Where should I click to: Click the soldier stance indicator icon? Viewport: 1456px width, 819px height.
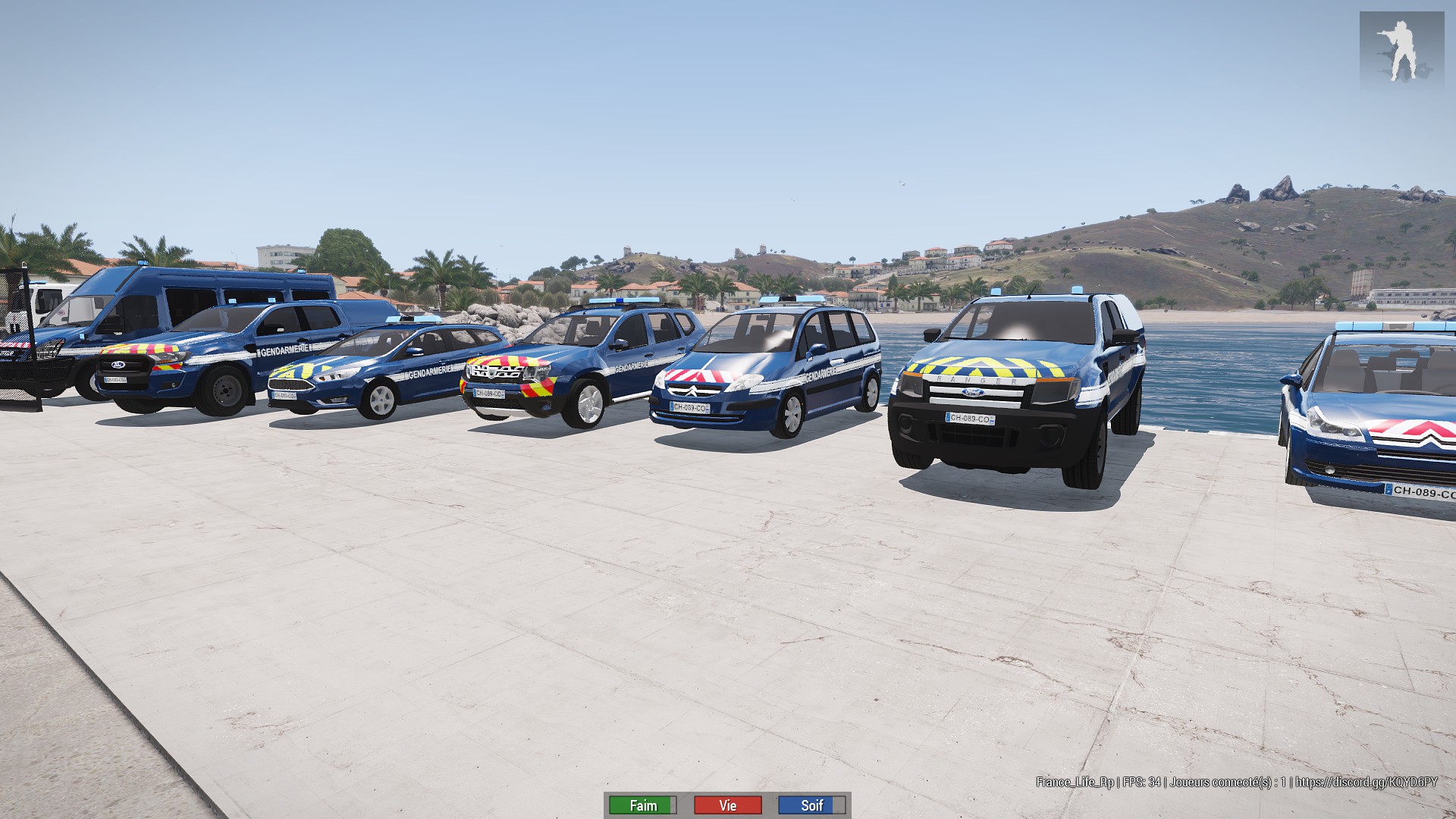[1400, 51]
